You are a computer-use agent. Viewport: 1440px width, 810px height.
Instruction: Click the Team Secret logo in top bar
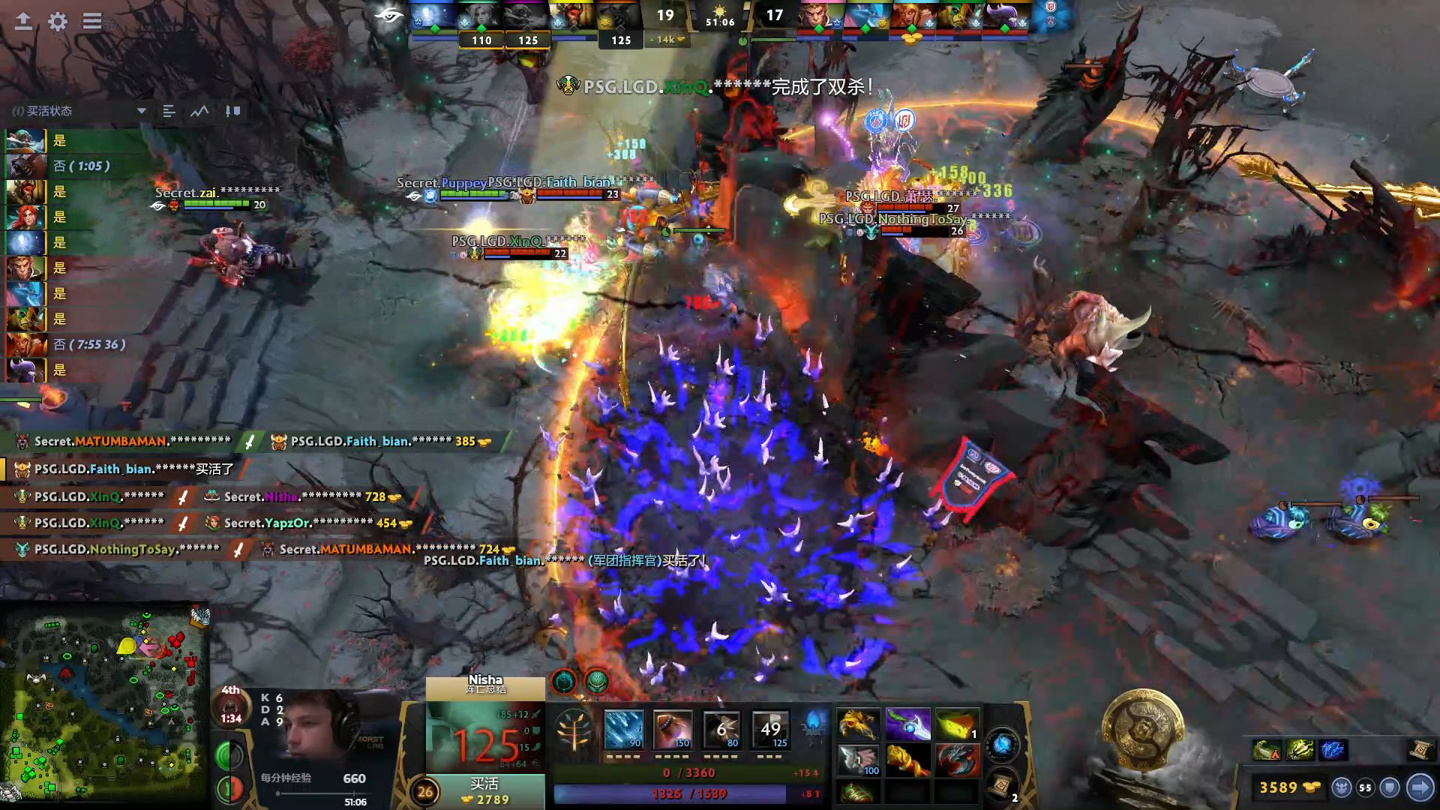coord(388,16)
